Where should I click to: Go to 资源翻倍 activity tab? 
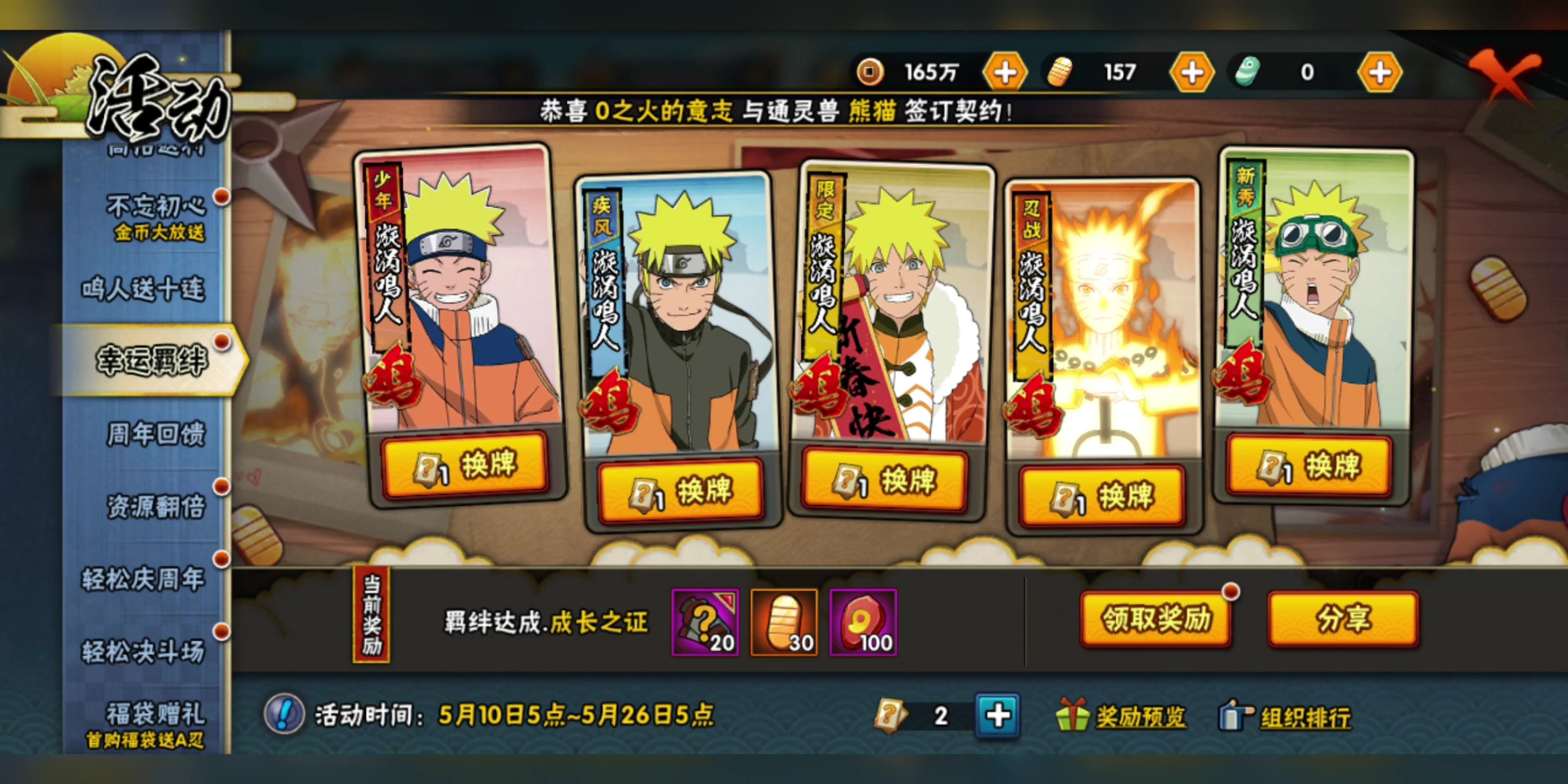tap(155, 507)
